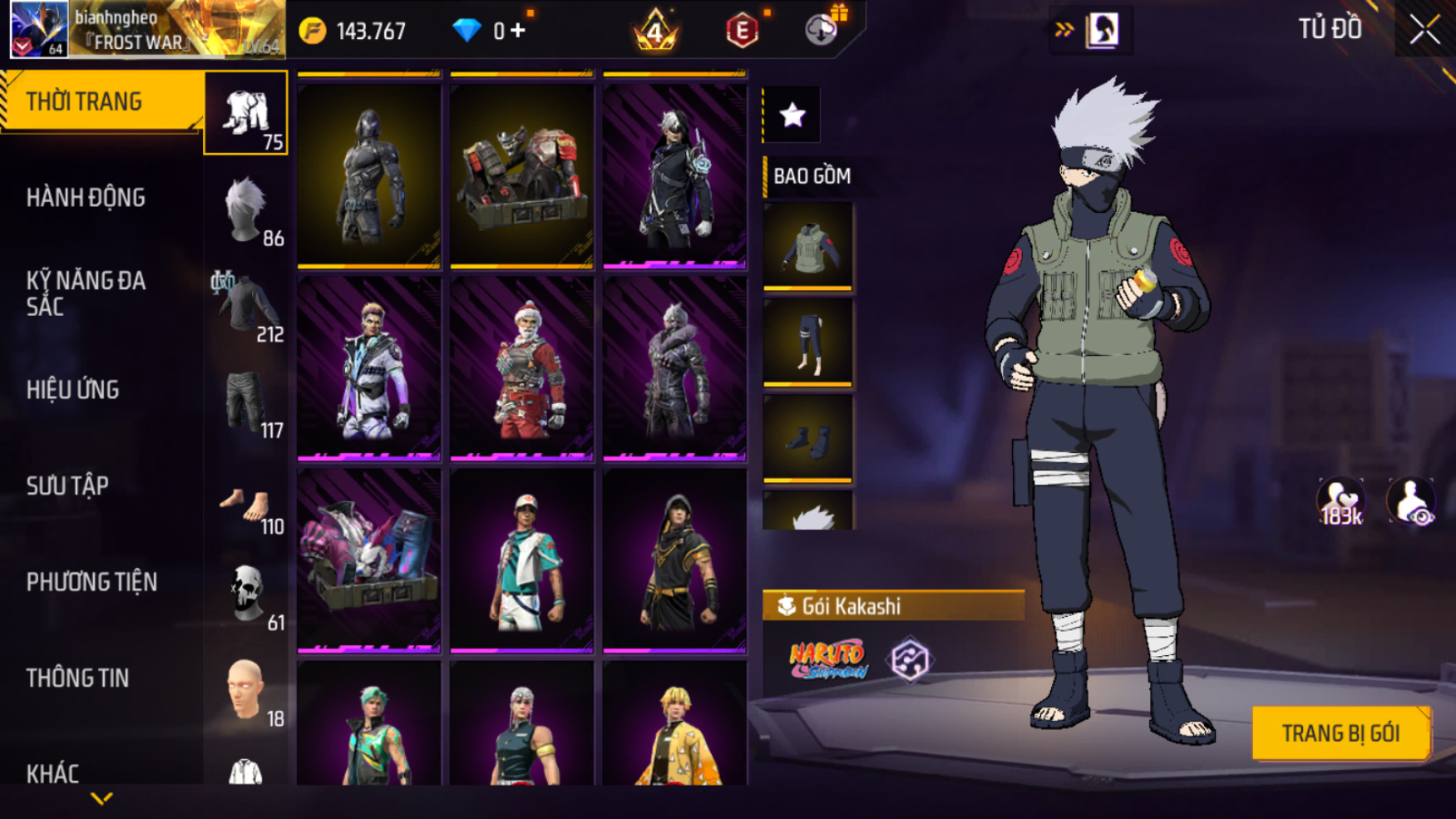Open the hair/head subcategory with 86 items
1456x819 pixels.
pyautogui.click(x=246, y=210)
